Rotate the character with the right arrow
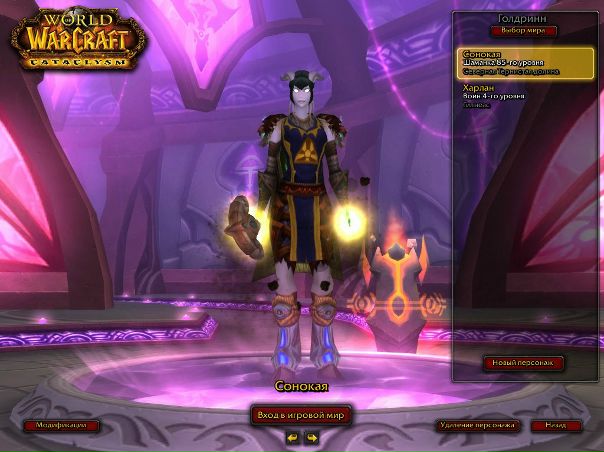604x452 pixels. (311, 437)
